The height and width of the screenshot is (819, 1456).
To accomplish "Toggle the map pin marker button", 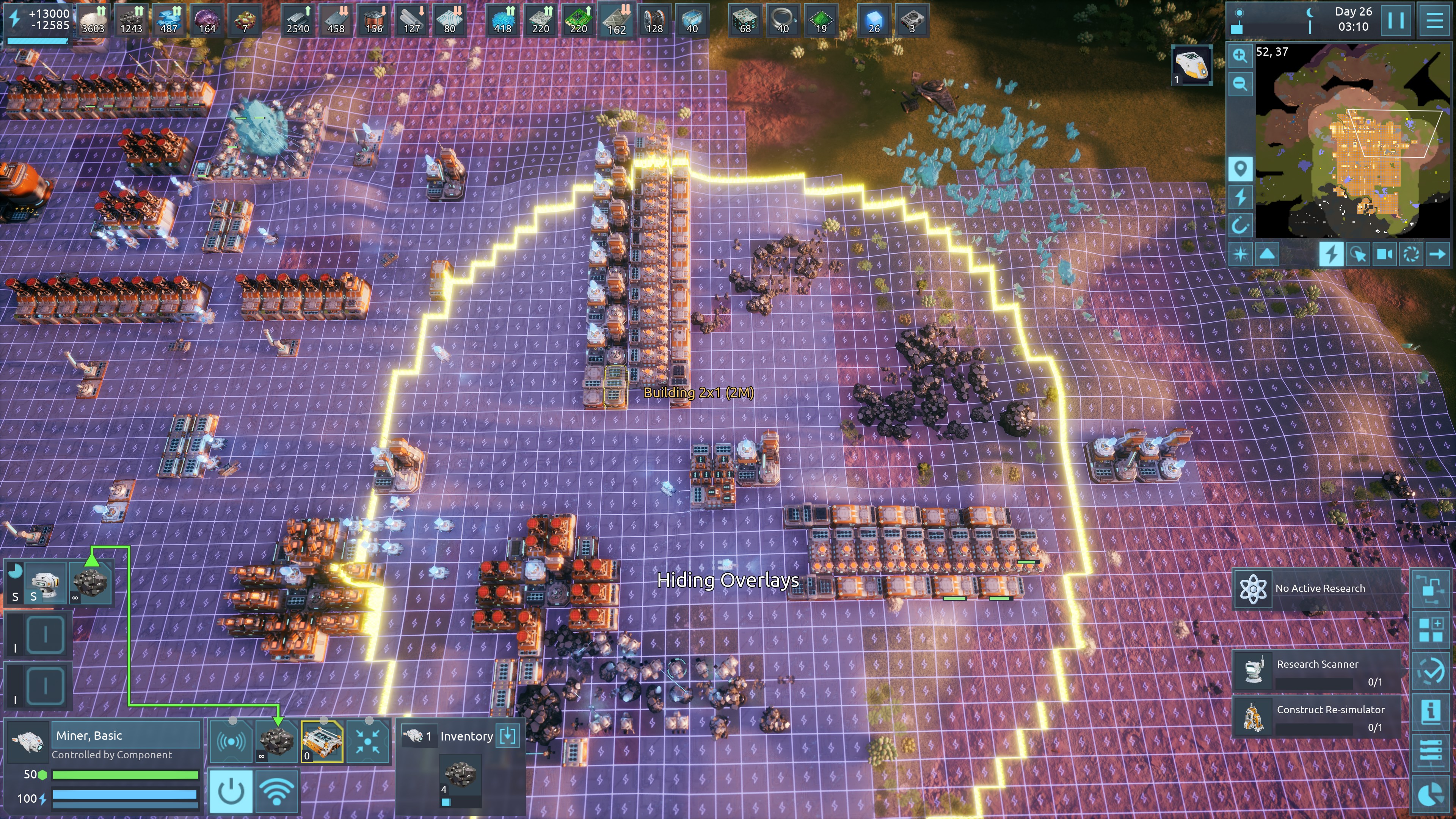I will click(1240, 168).
